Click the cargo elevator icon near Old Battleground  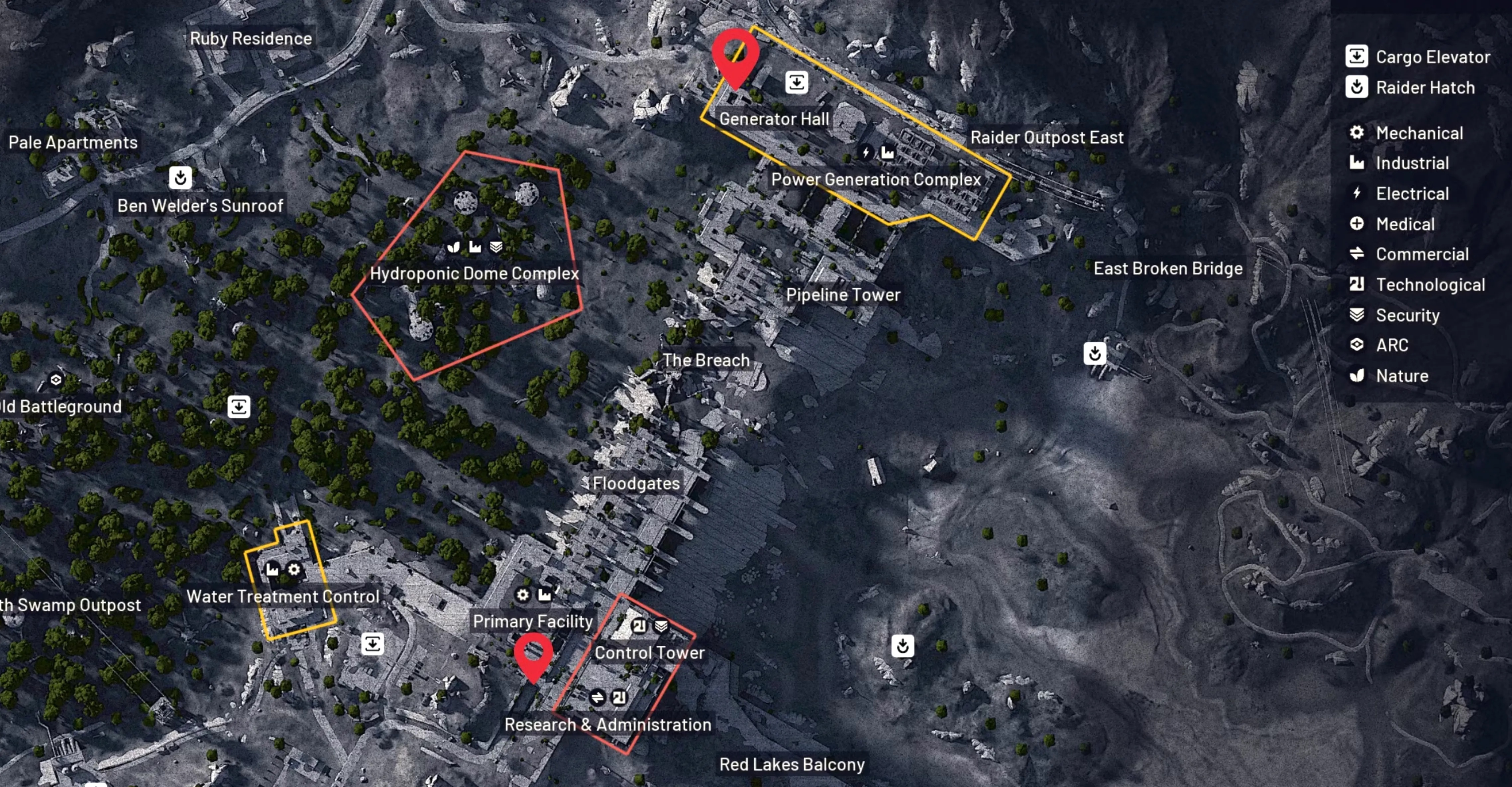[239, 407]
